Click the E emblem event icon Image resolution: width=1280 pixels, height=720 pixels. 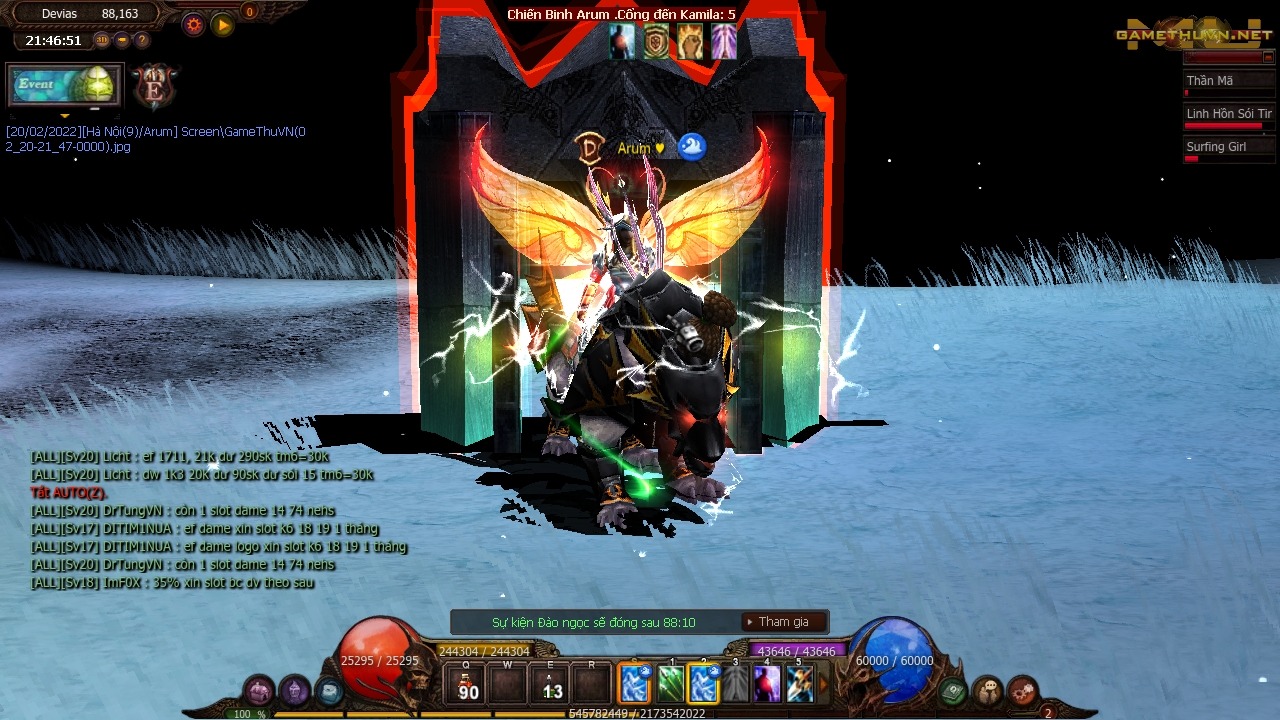153,86
